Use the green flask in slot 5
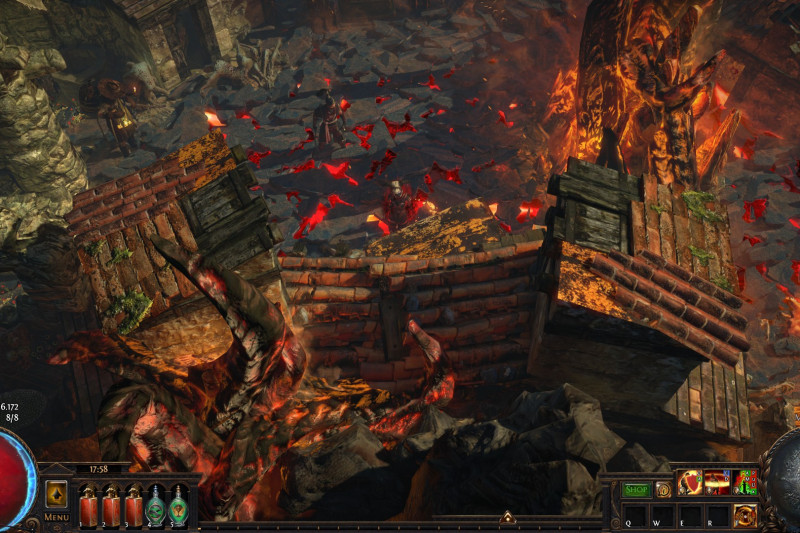Screen dimensions: 800x533 pyautogui.click(x=179, y=505)
